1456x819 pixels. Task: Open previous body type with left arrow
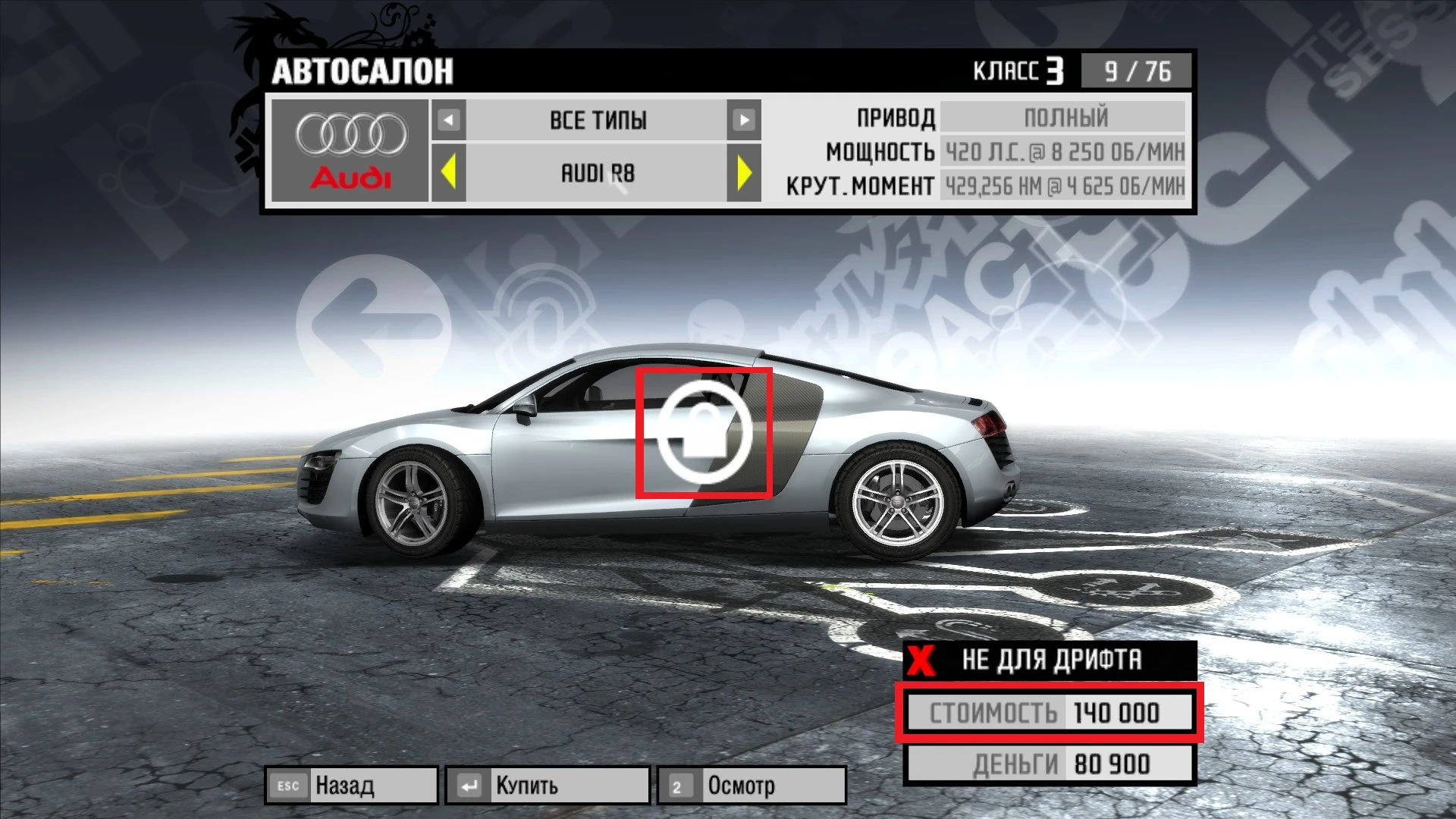pos(447,120)
